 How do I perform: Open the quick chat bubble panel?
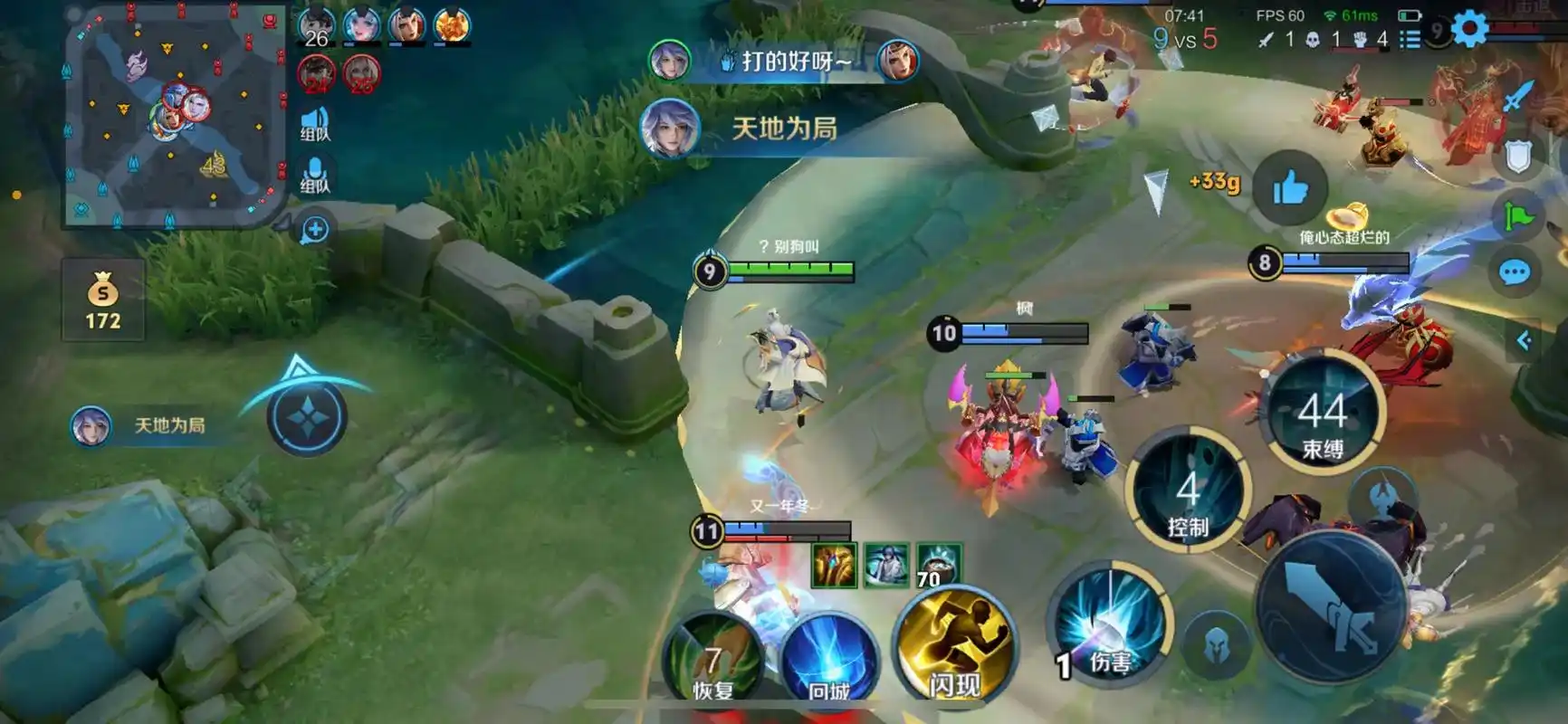tap(1514, 269)
